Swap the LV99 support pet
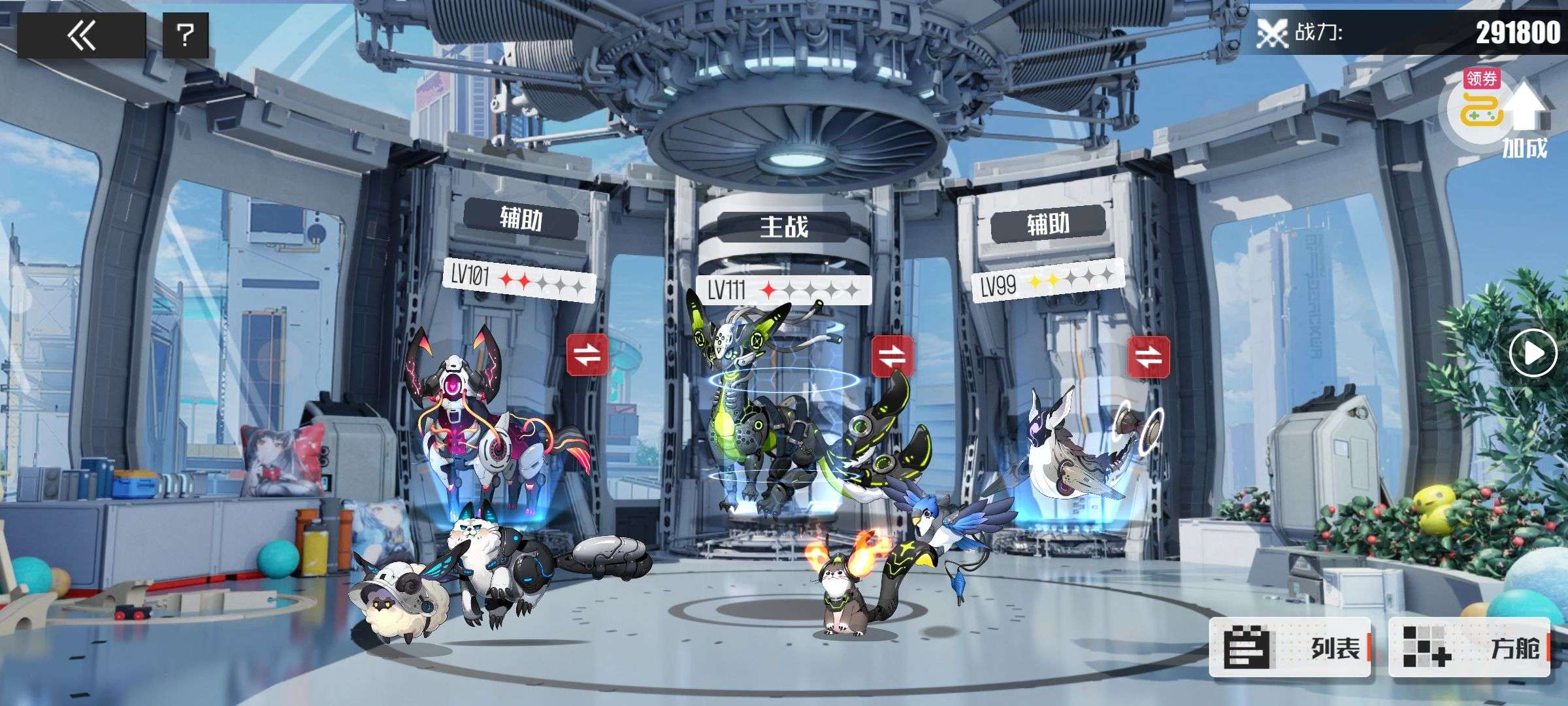 click(x=1148, y=356)
